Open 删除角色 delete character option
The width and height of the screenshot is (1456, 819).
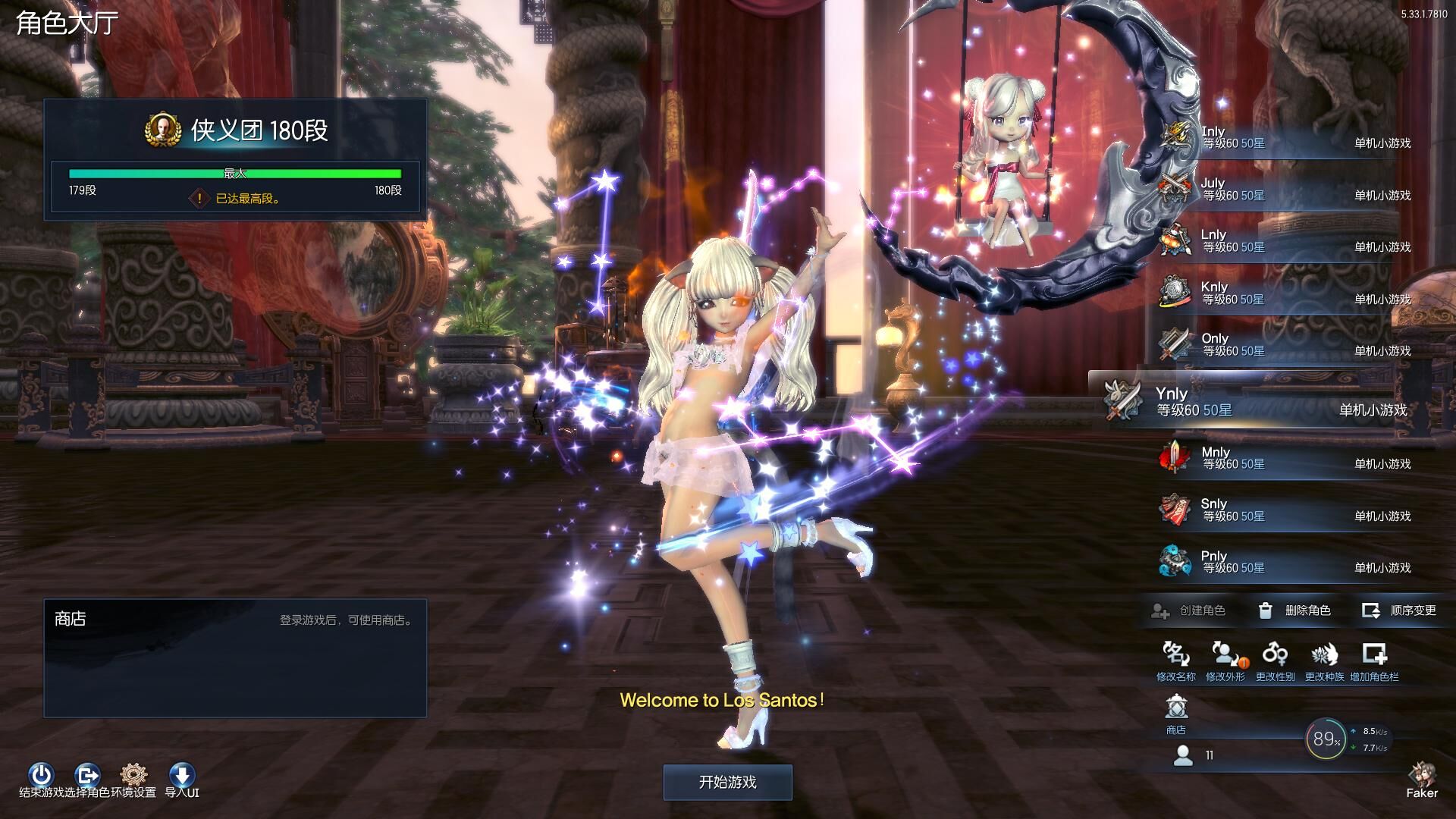click(1295, 610)
